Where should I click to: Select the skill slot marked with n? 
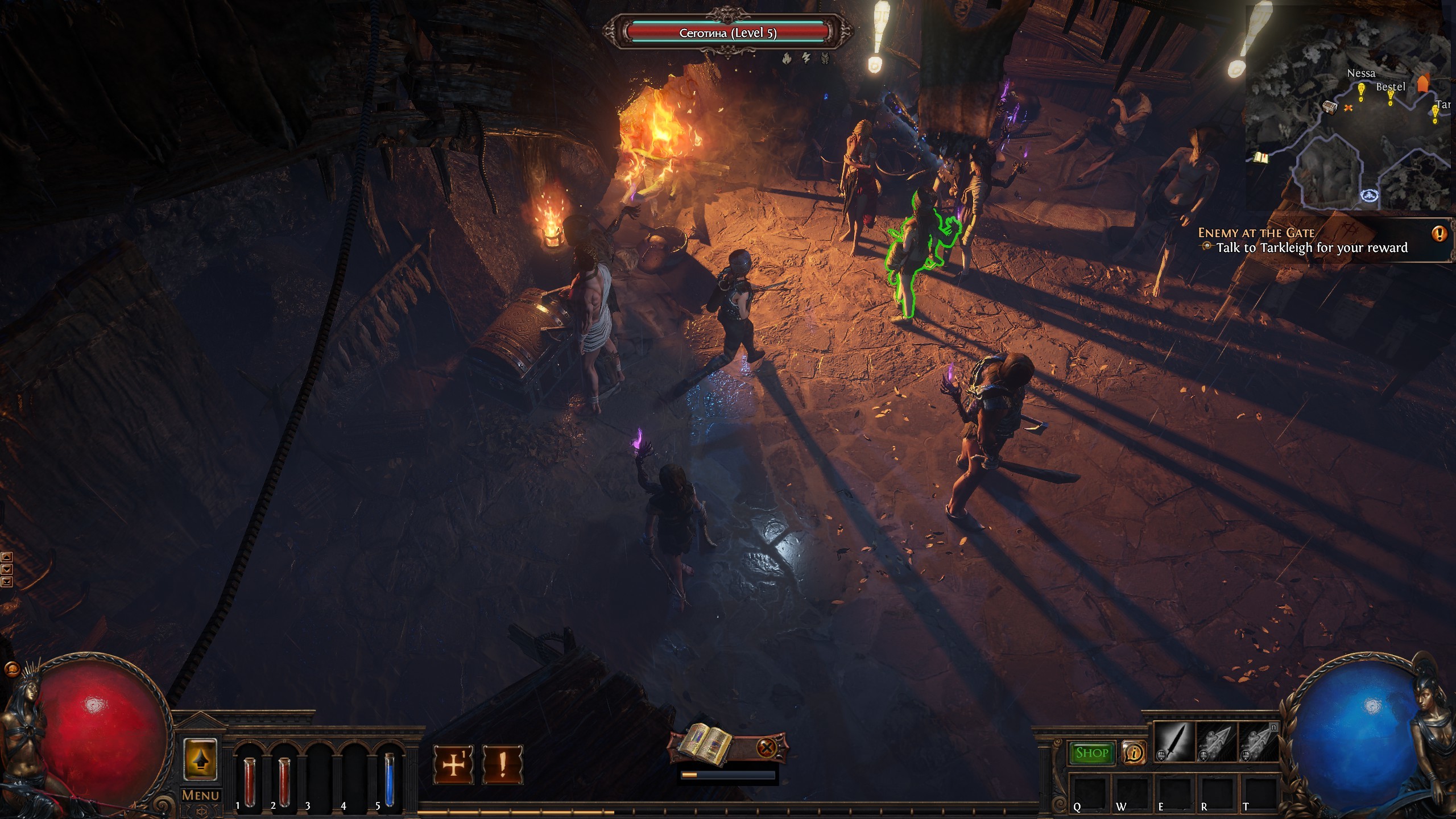click(x=1258, y=742)
